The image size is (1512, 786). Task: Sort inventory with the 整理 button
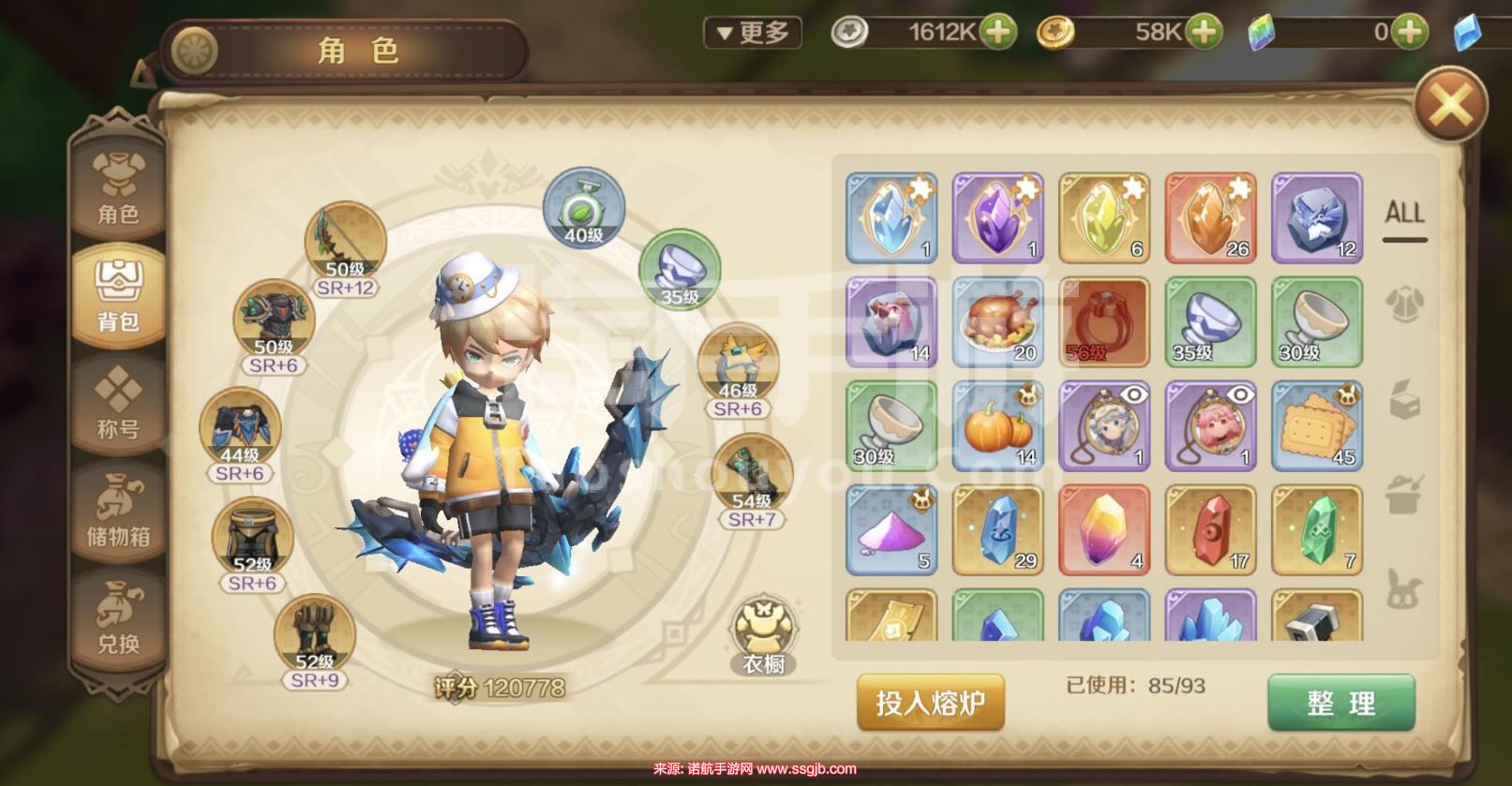(x=1340, y=703)
